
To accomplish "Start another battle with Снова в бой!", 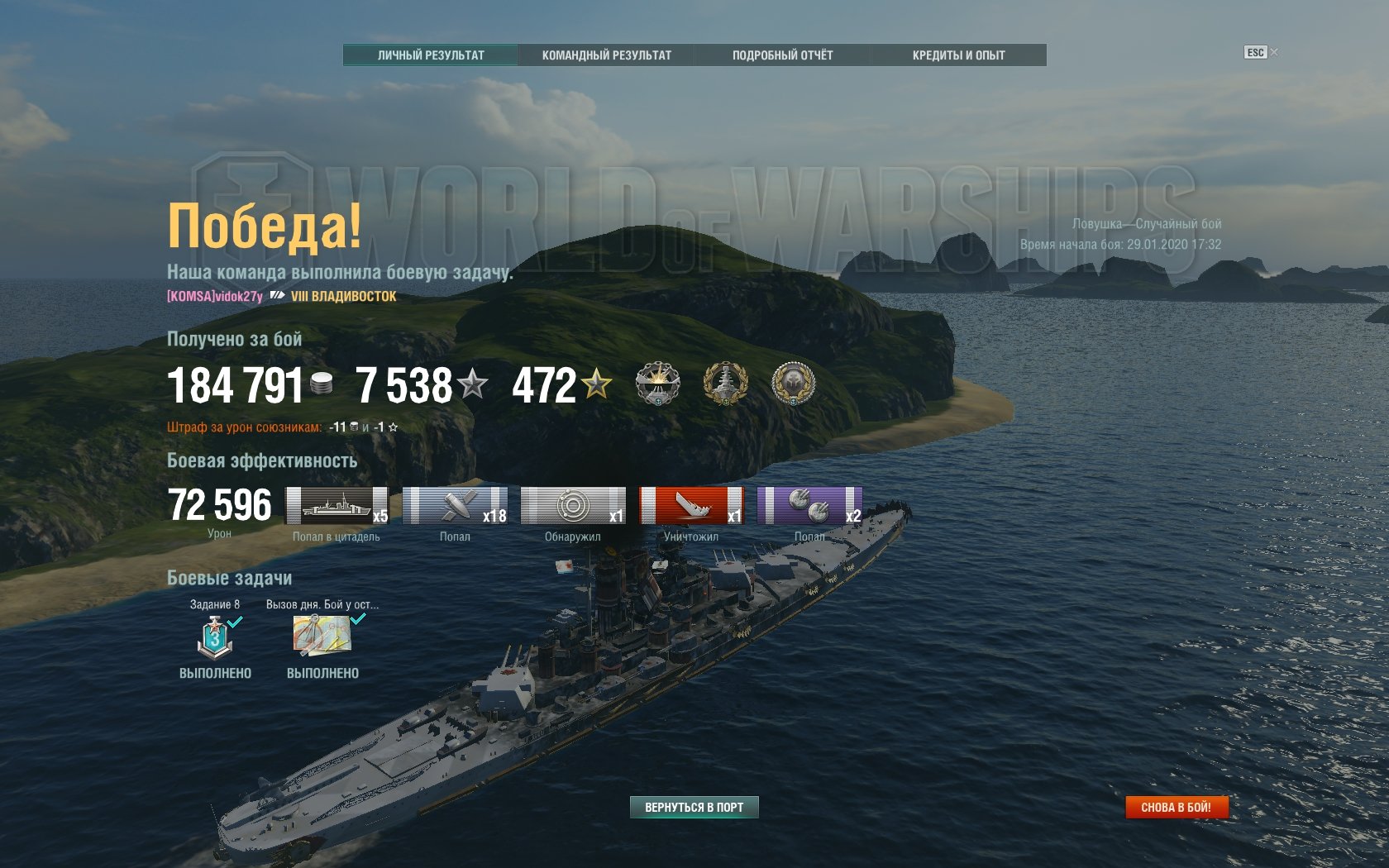I will coord(1176,807).
